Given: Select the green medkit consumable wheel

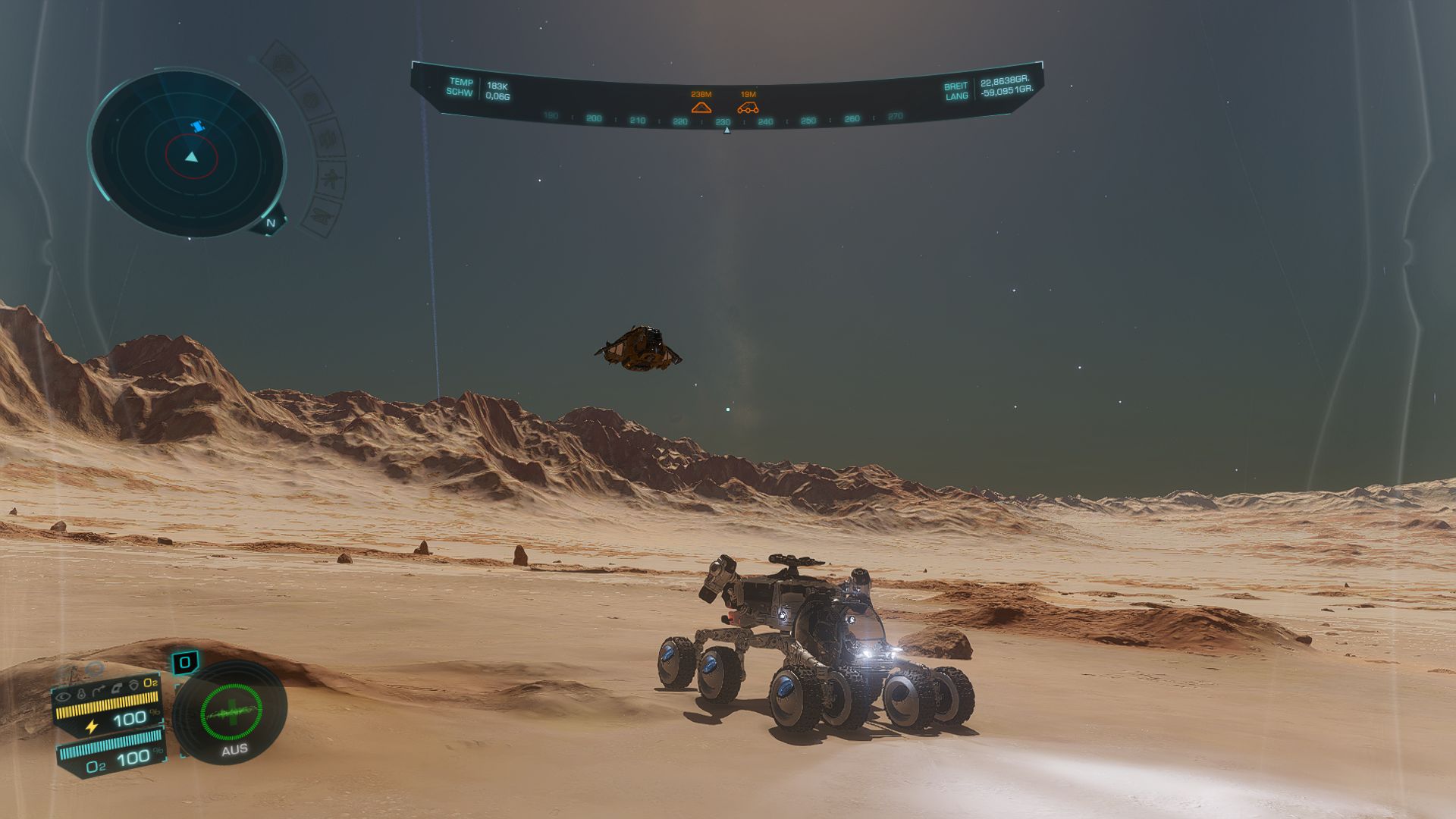Looking at the screenshot, I should click(231, 711).
